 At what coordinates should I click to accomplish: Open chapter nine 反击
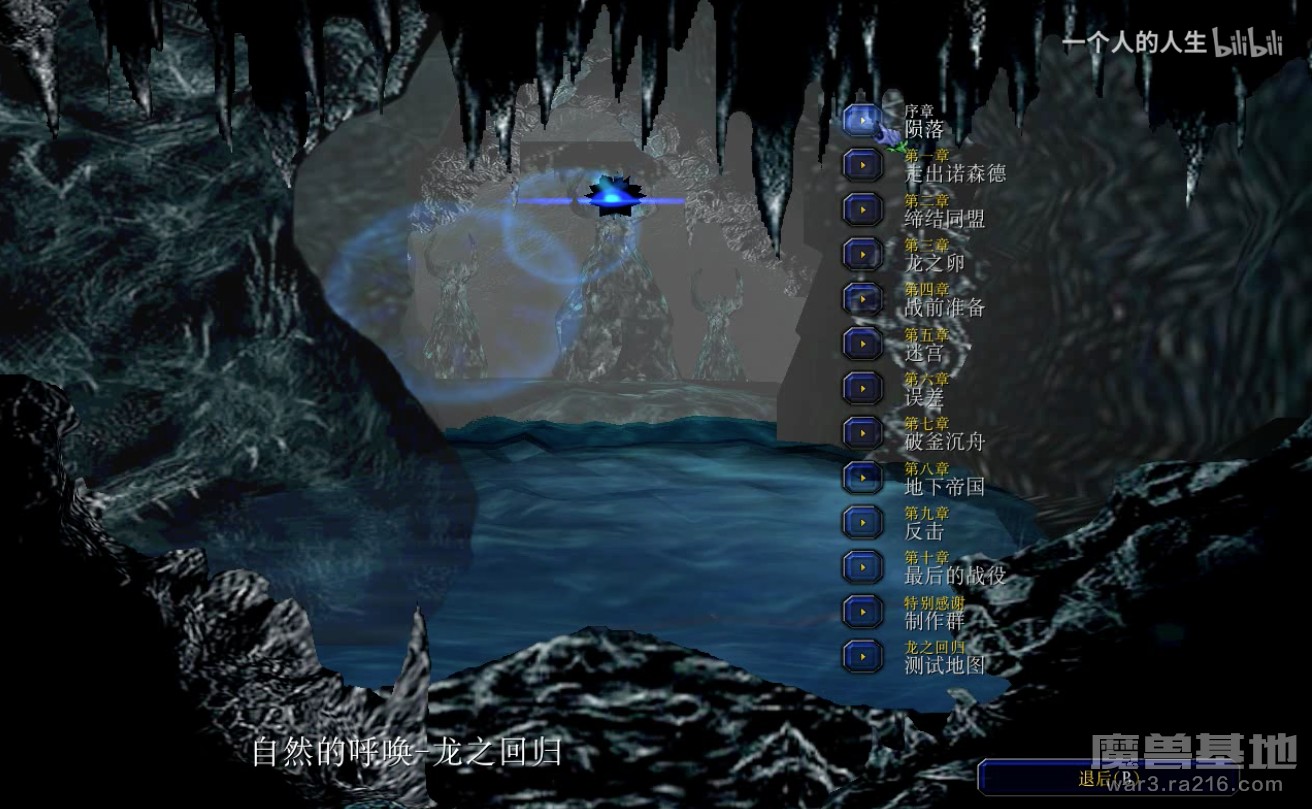pos(862,521)
